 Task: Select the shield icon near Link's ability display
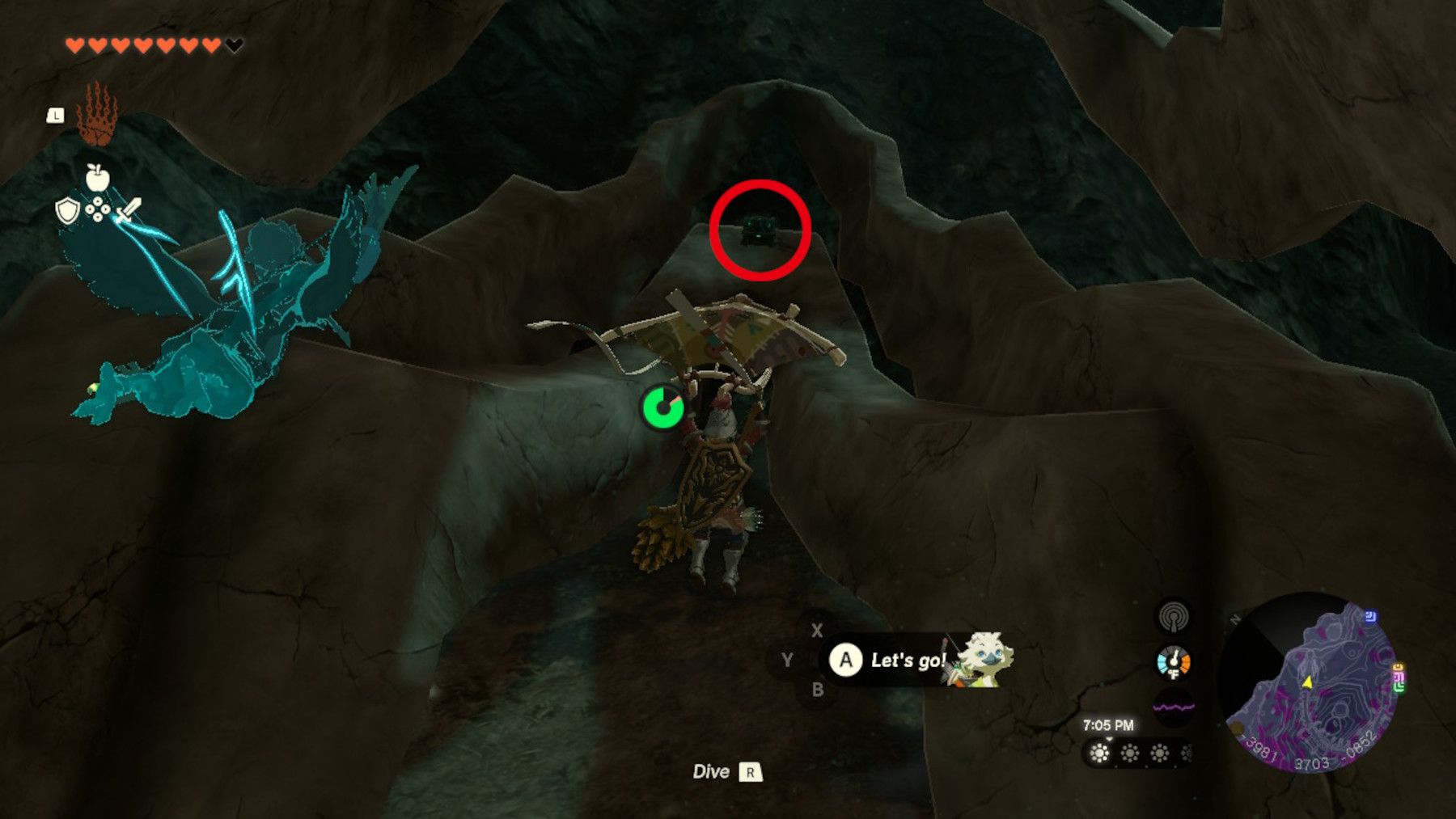[x=68, y=211]
